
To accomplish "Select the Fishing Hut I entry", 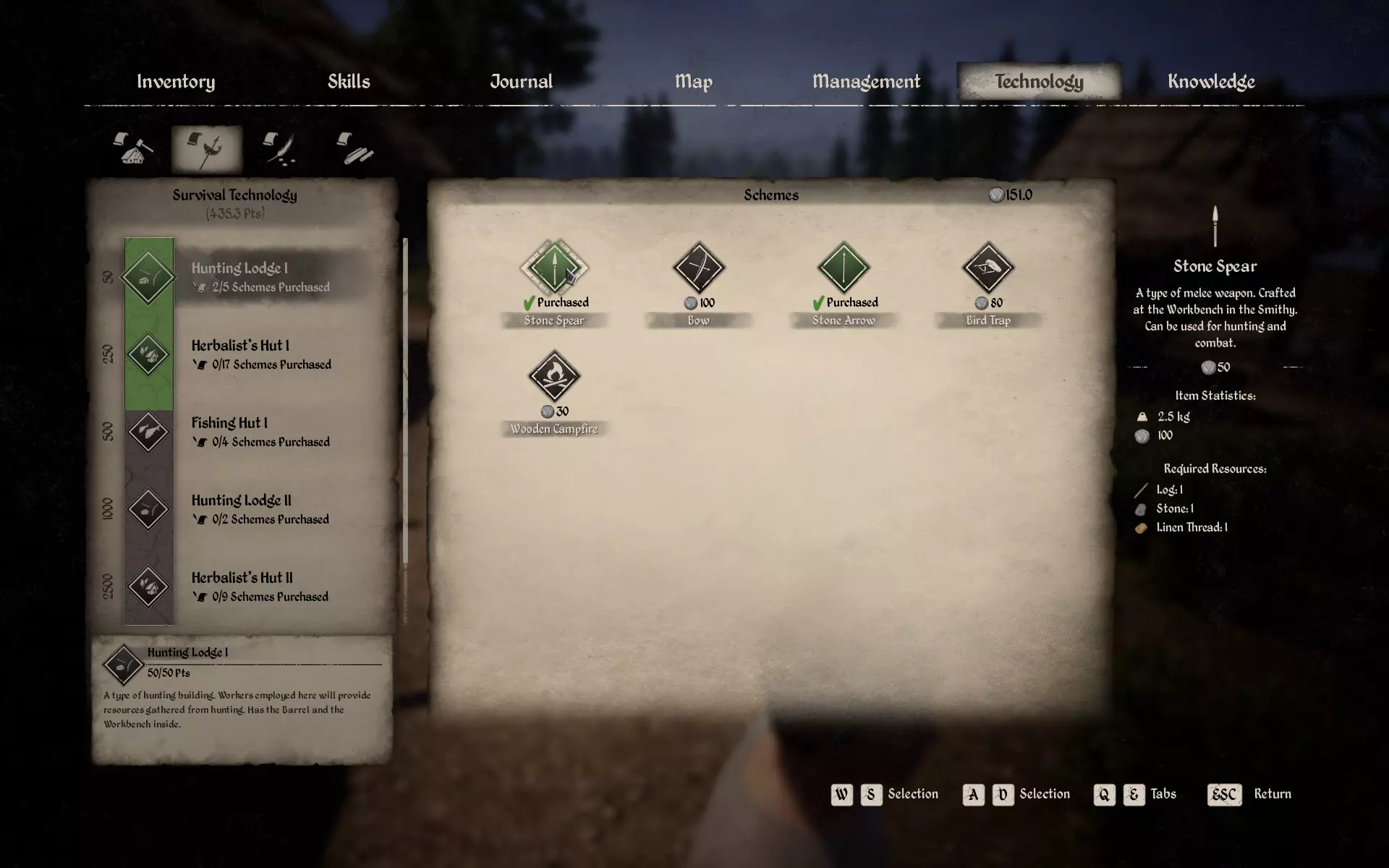I will 239,432.
